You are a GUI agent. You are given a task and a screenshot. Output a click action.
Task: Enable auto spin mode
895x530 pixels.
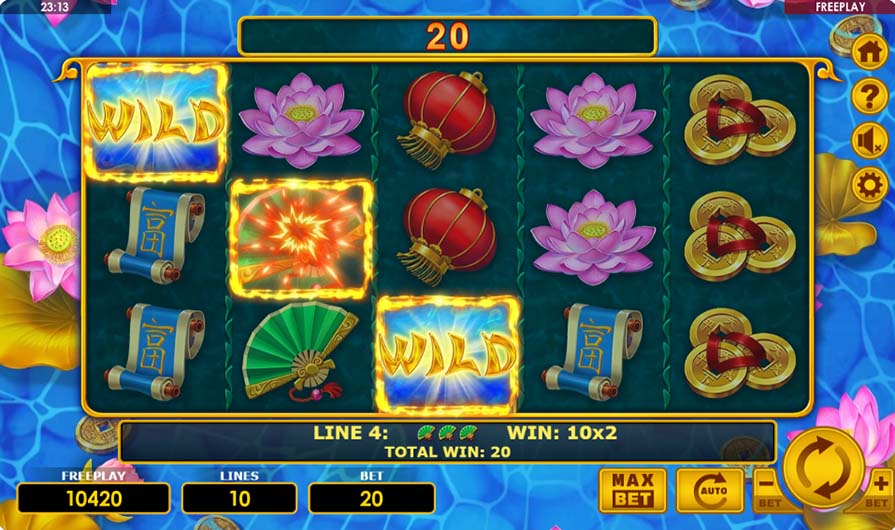pyautogui.click(x=708, y=490)
